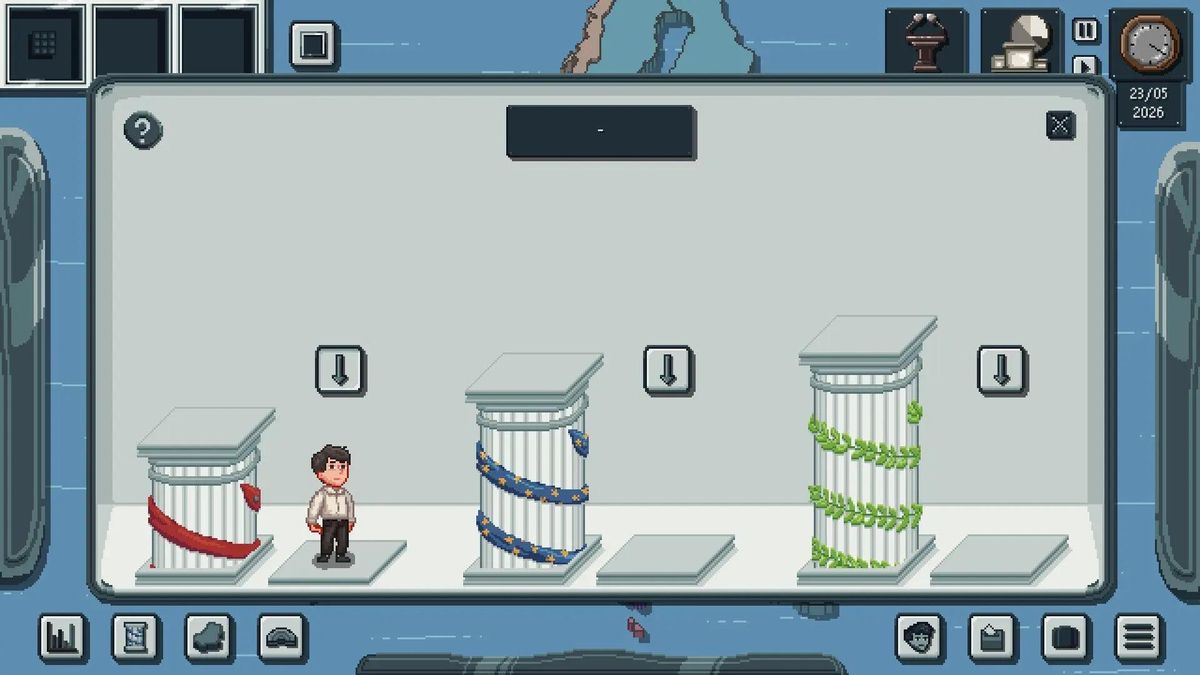Open the bar chart statistics button
Image resolution: width=1200 pixels, height=675 pixels.
pyautogui.click(x=63, y=637)
